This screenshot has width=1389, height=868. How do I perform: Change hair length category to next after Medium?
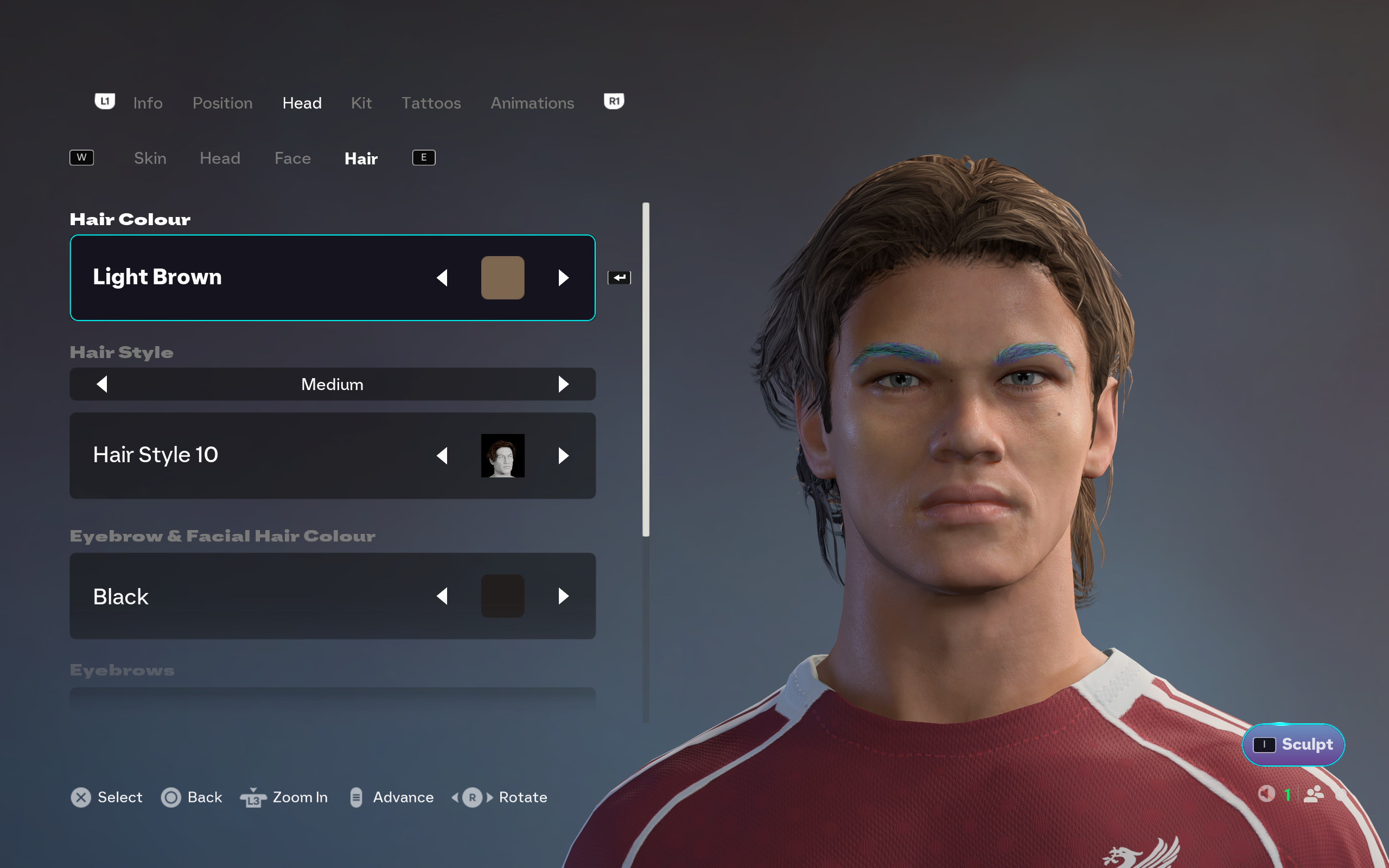[563, 384]
